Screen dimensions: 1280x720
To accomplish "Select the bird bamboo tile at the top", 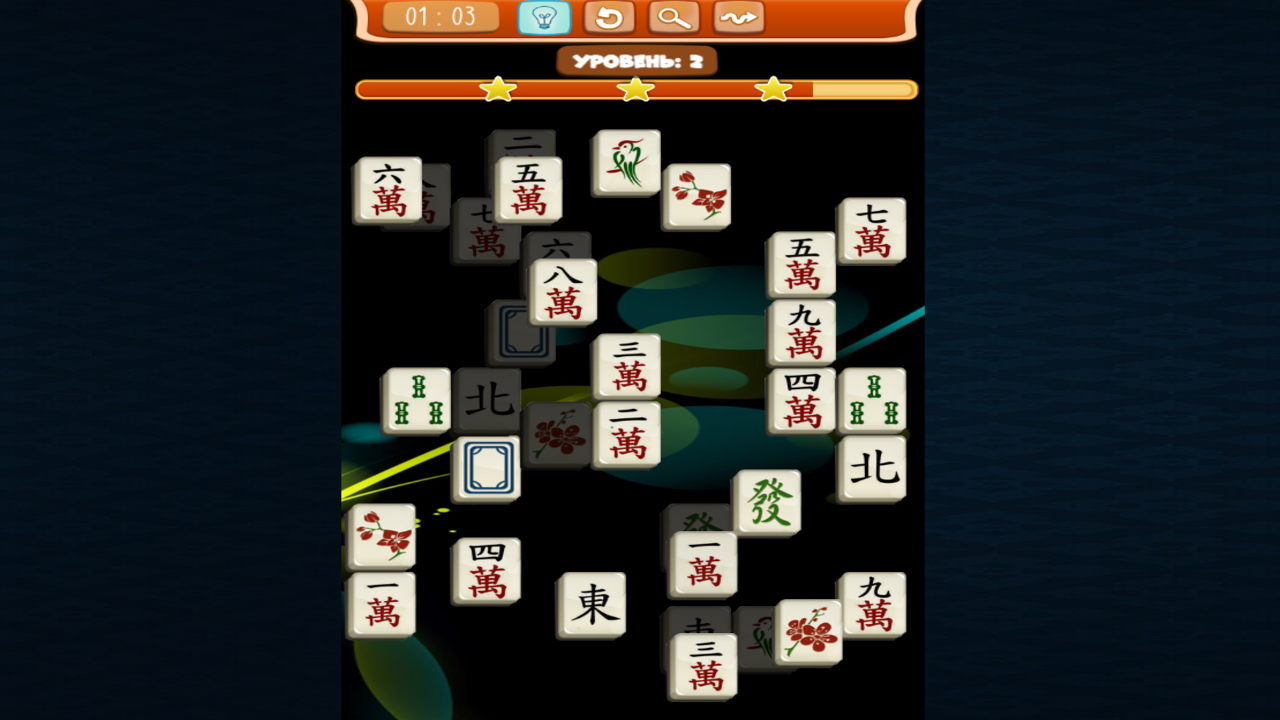I will pos(624,162).
